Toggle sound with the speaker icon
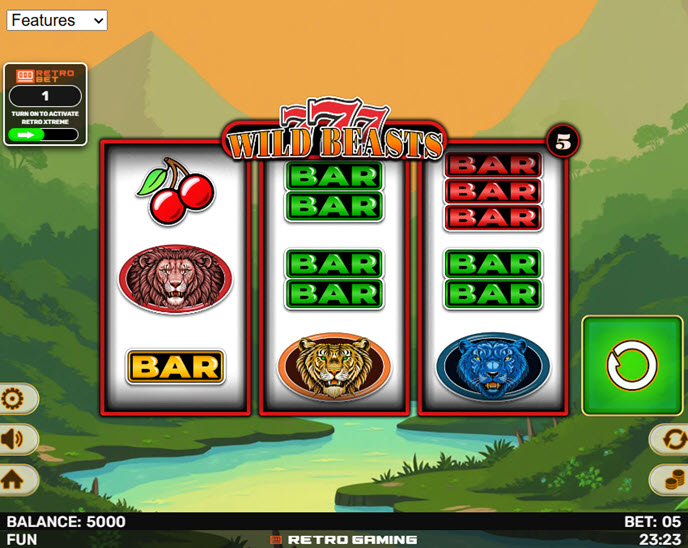Image resolution: width=688 pixels, height=548 pixels. [x=14, y=439]
